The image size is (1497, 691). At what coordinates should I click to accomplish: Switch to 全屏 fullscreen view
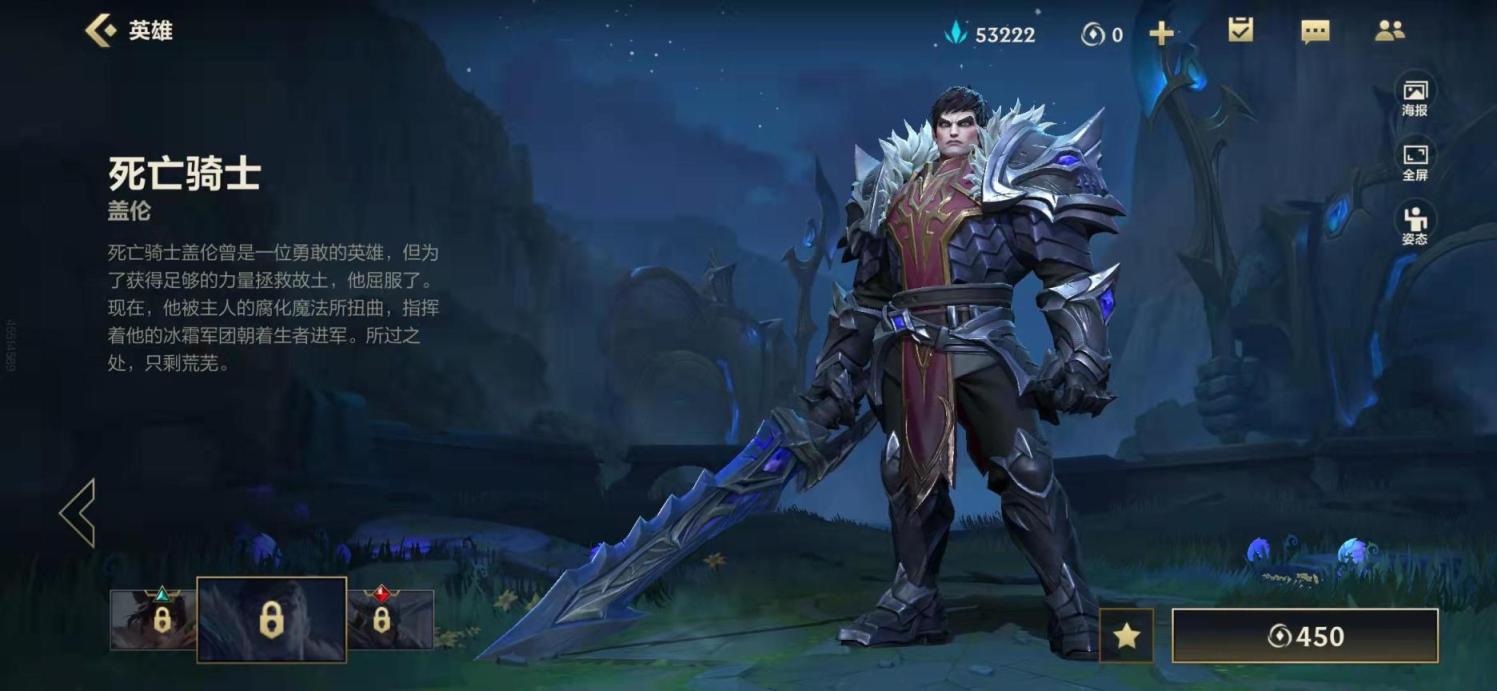[x=1414, y=160]
